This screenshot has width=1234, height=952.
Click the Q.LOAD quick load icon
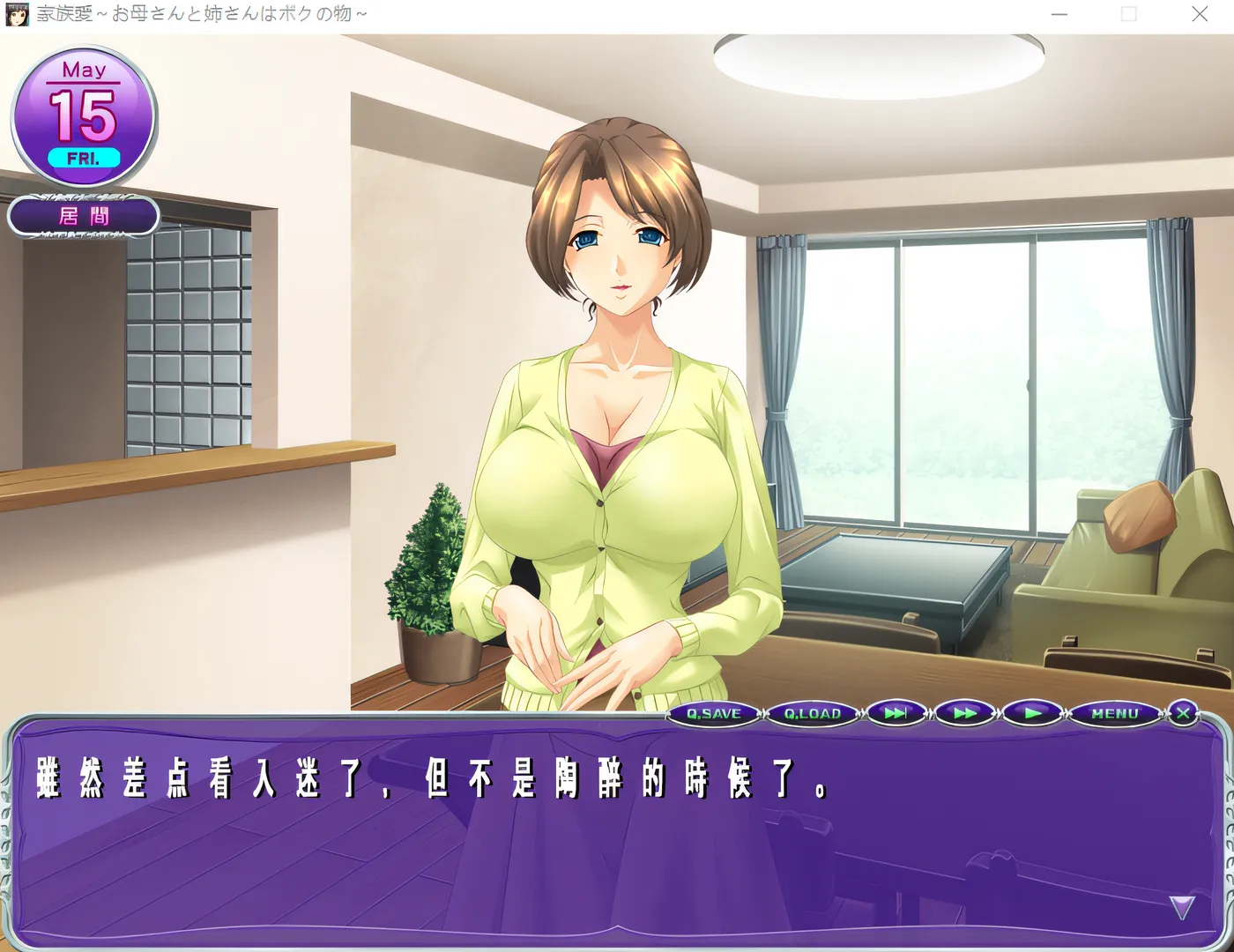pos(809,714)
